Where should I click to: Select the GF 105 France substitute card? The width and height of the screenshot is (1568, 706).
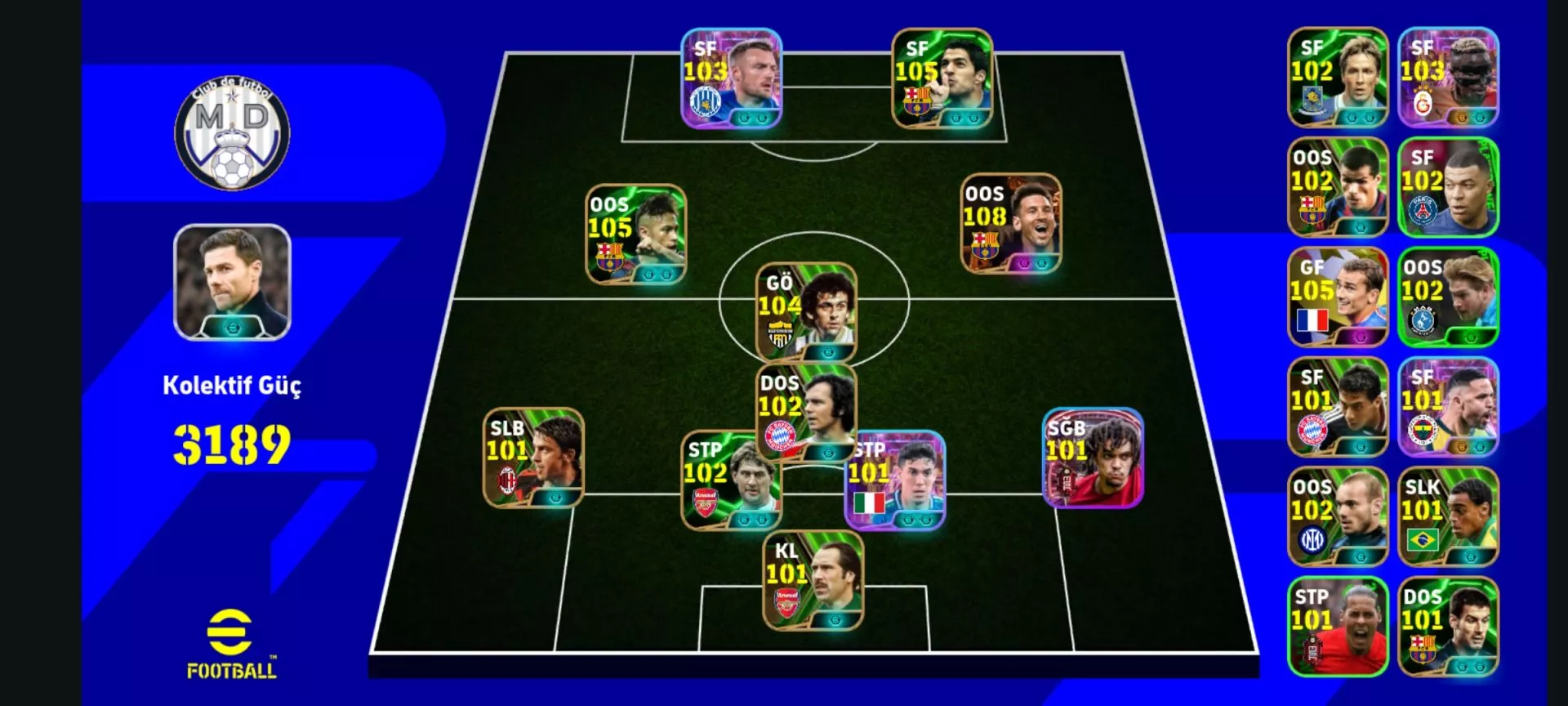(1338, 297)
